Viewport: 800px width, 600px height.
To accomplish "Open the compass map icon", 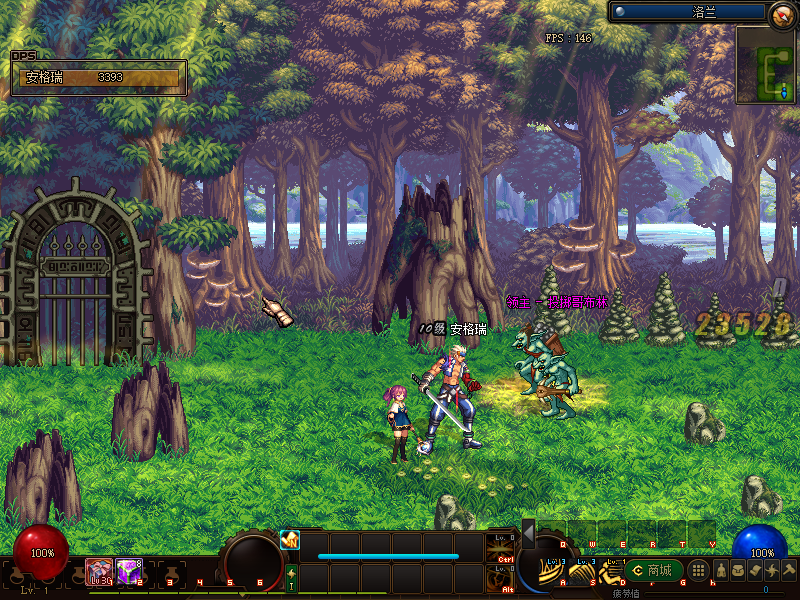I will (782, 14).
